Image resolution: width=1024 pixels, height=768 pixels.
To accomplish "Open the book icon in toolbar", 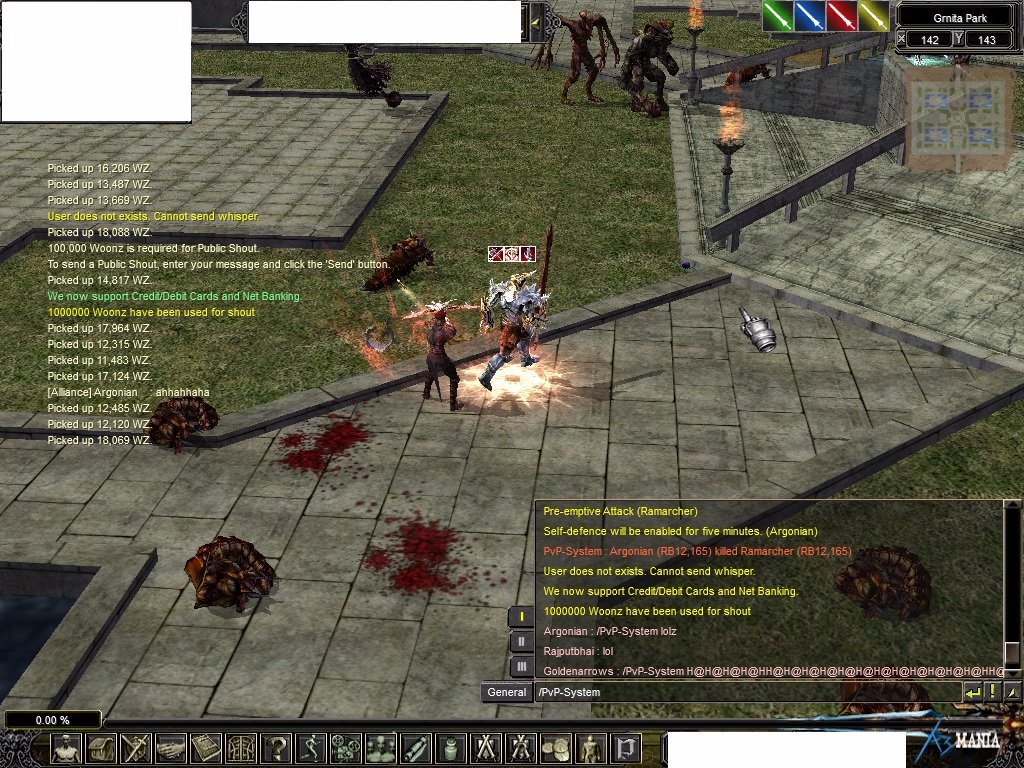I will point(205,749).
